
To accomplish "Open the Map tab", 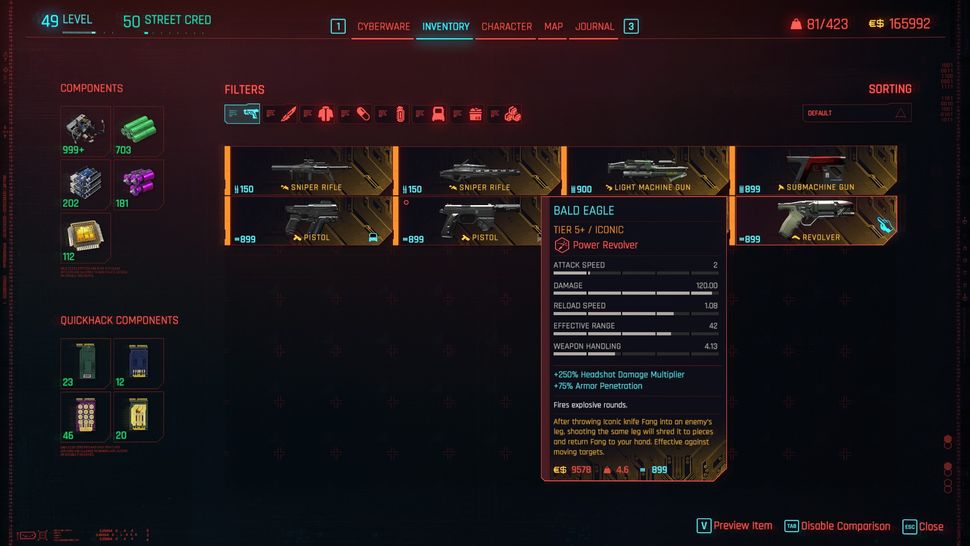I will tap(553, 26).
